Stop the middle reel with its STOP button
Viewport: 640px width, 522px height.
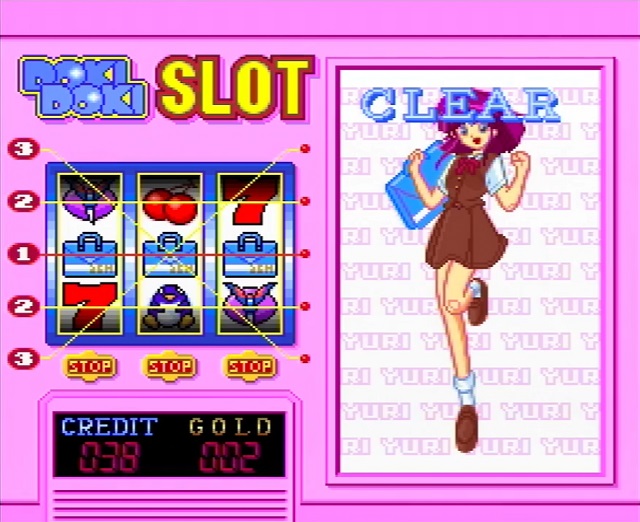click(x=170, y=366)
